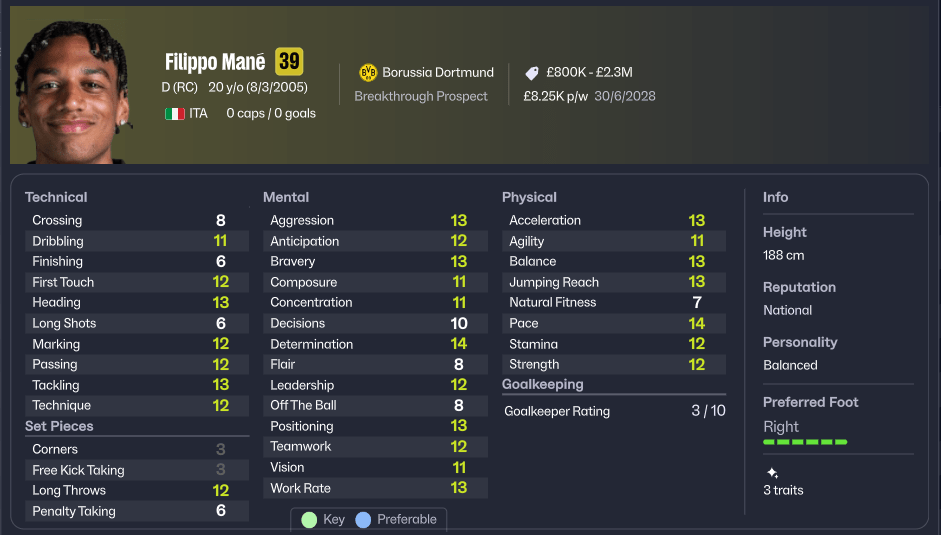This screenshot has width=941, height=535.
Task: Click the Borussia Dortmund club badge
Action: coord(368,73)
